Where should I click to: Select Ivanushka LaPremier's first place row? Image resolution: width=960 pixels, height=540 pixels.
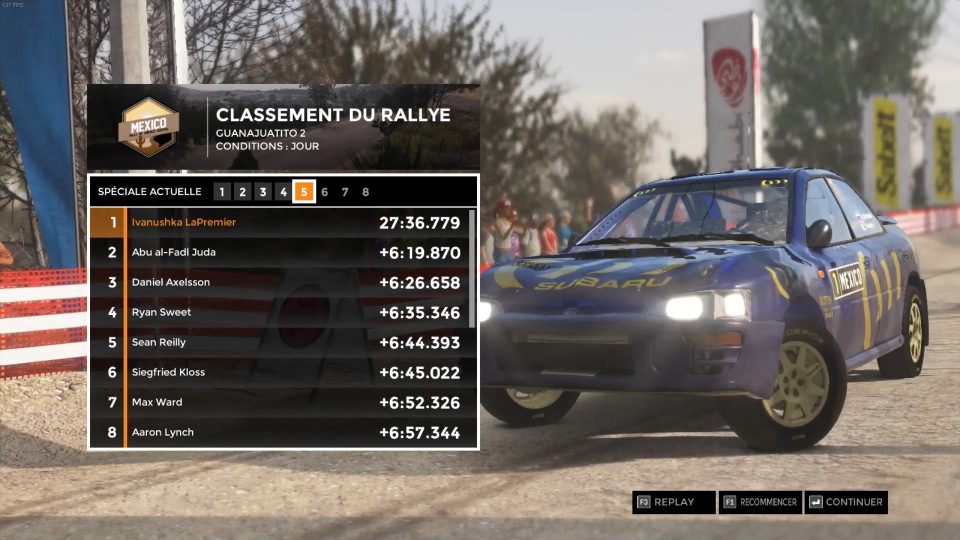click(278, 222)
